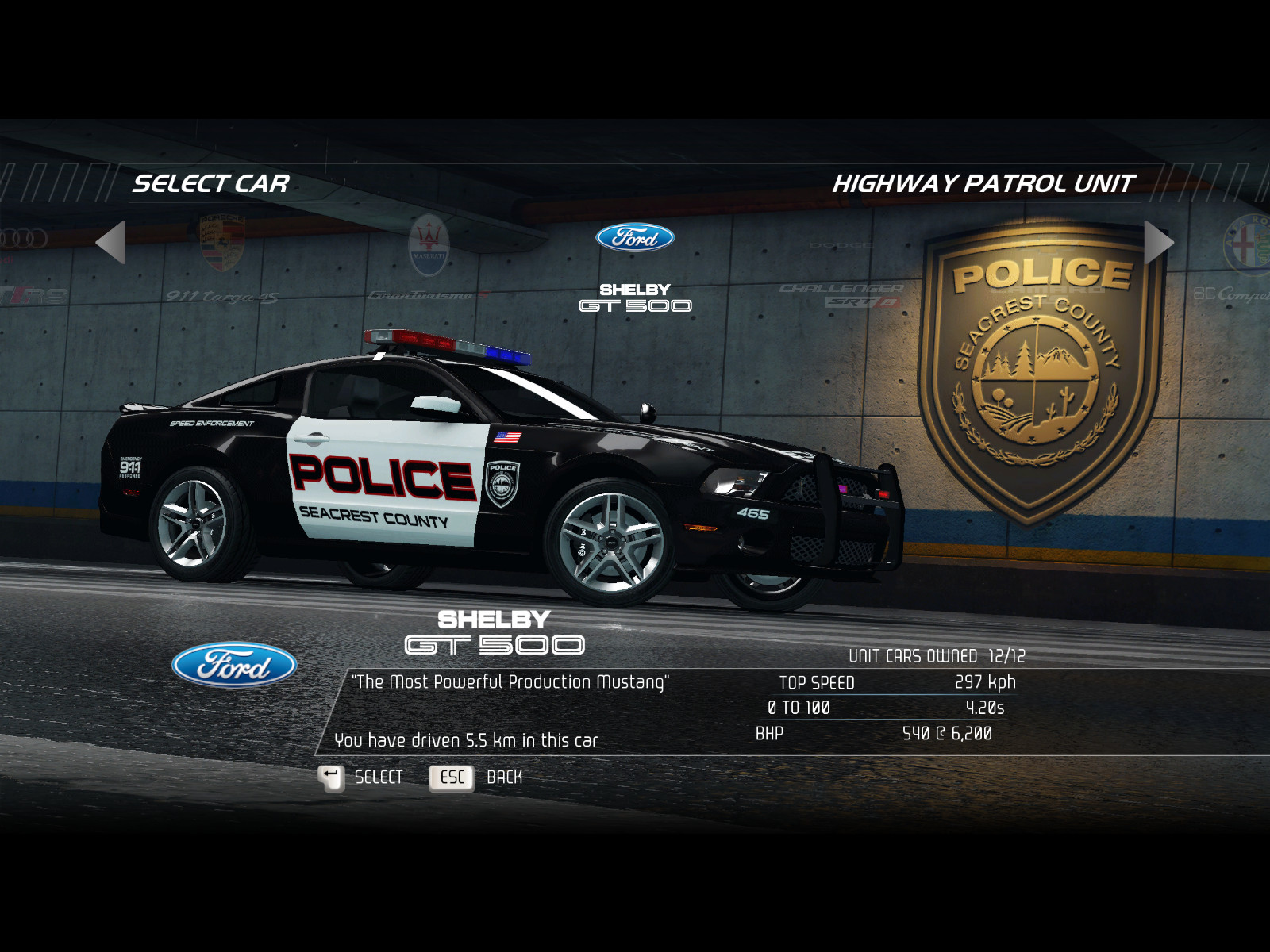Click the right arrow to browse next car
The height and width of the screenshot is (952, 1270).
(x=1158, y=242)
